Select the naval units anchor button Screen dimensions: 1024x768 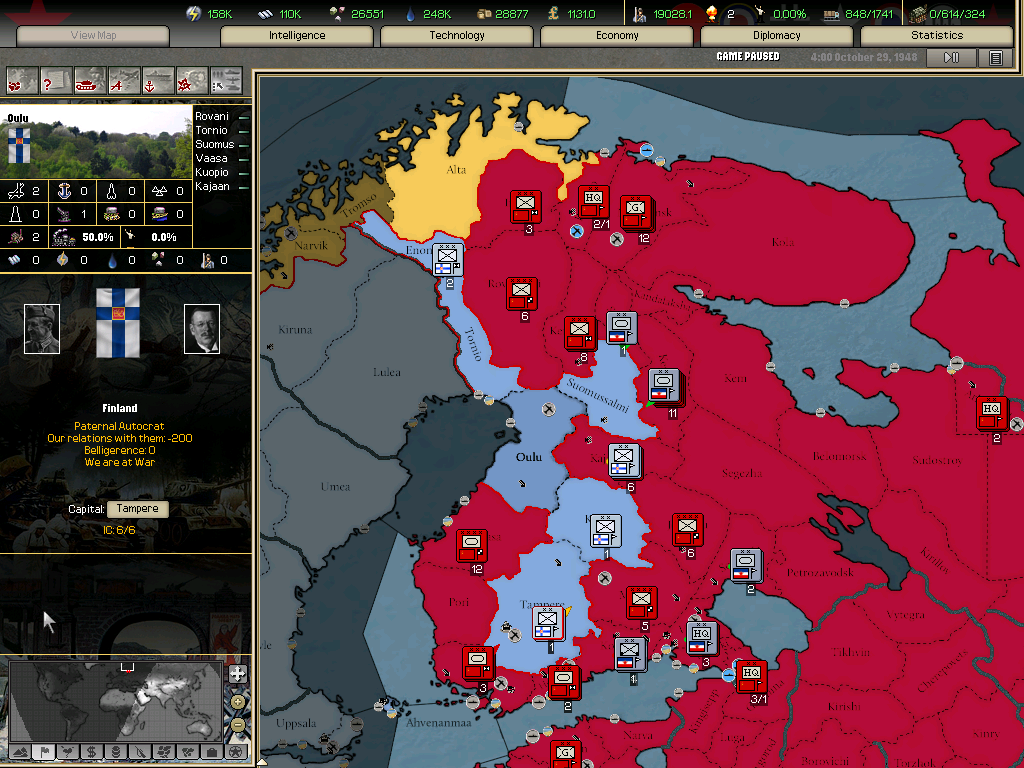point(158,80)
